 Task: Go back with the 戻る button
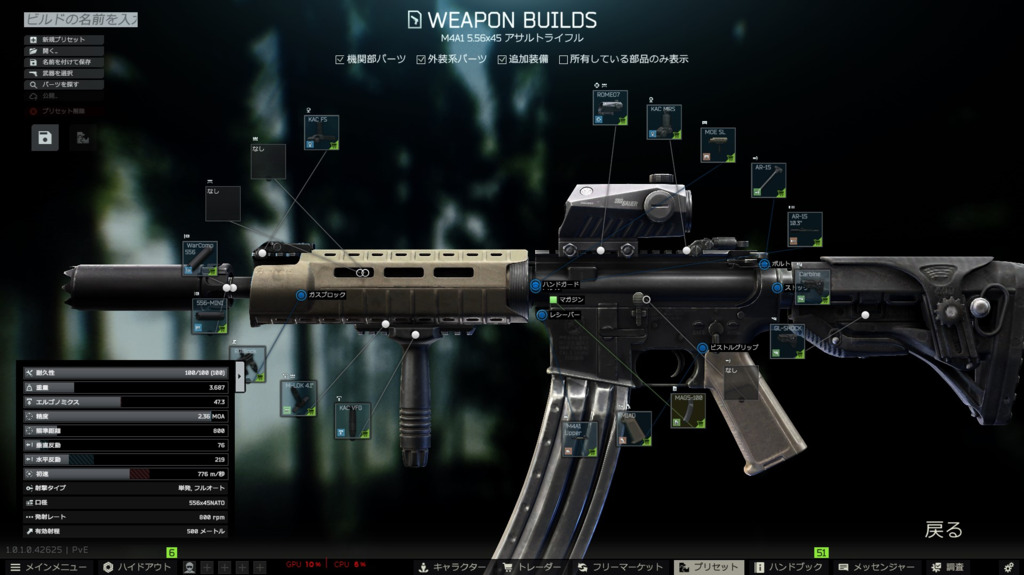tap(943, 529)
